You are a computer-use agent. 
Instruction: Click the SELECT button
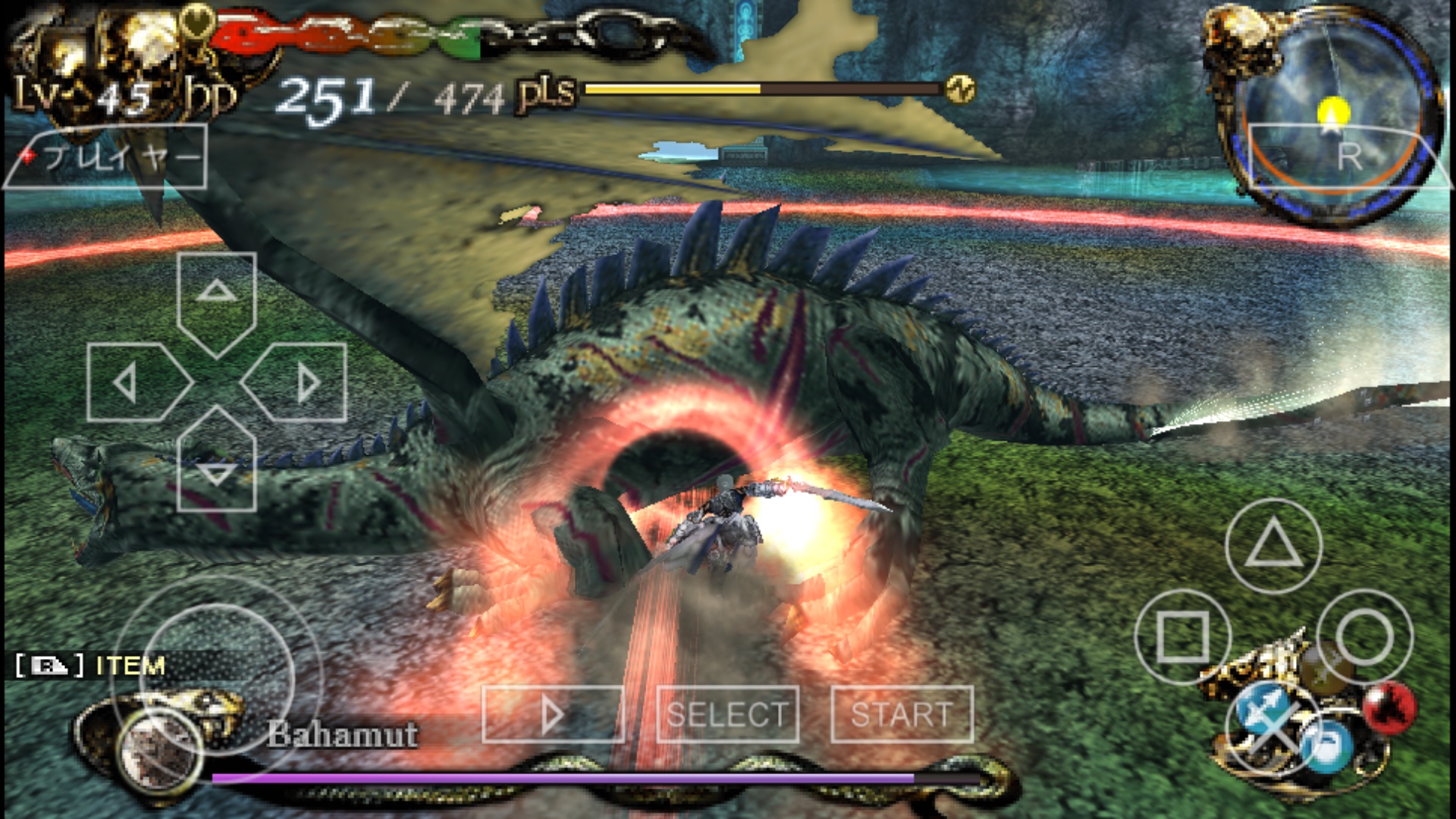pos(727,714)
